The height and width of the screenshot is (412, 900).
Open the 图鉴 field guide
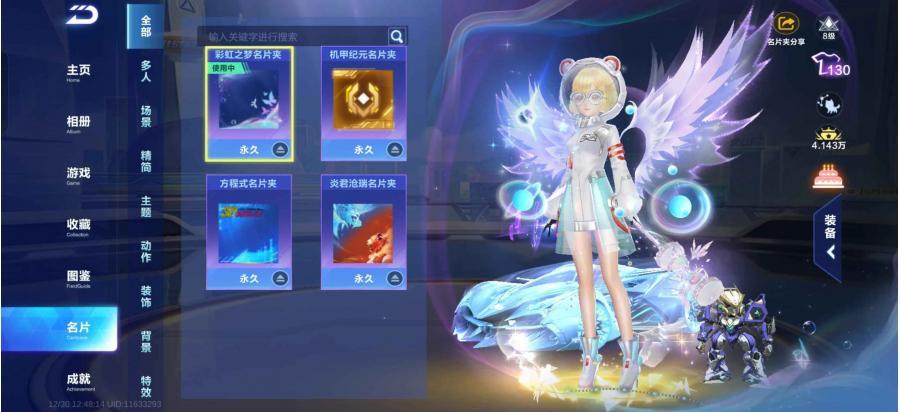click(x=78, y=277)
